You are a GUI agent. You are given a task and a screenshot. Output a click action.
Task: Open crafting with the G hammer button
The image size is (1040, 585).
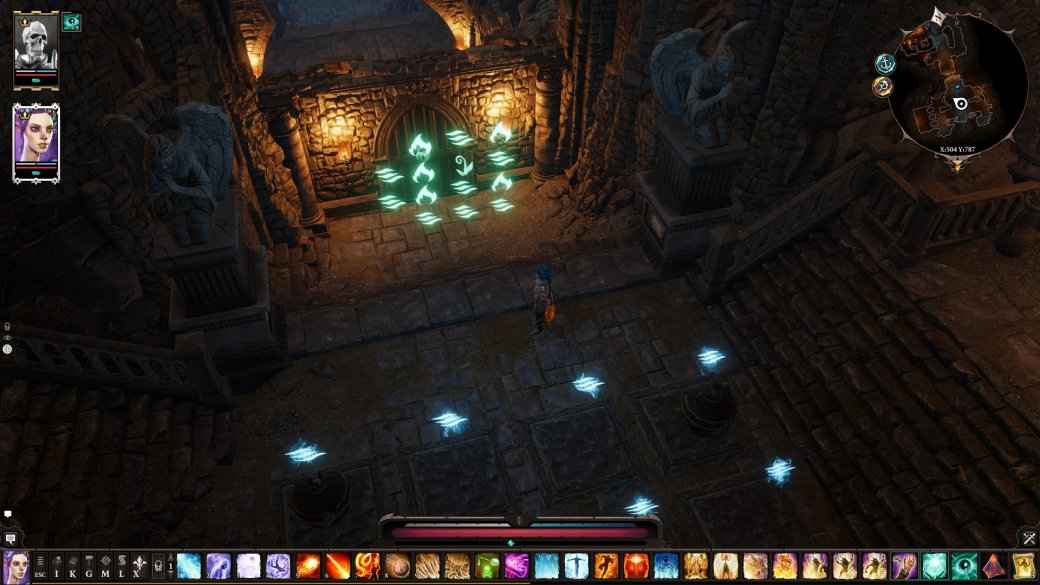[x=89, y=568]
